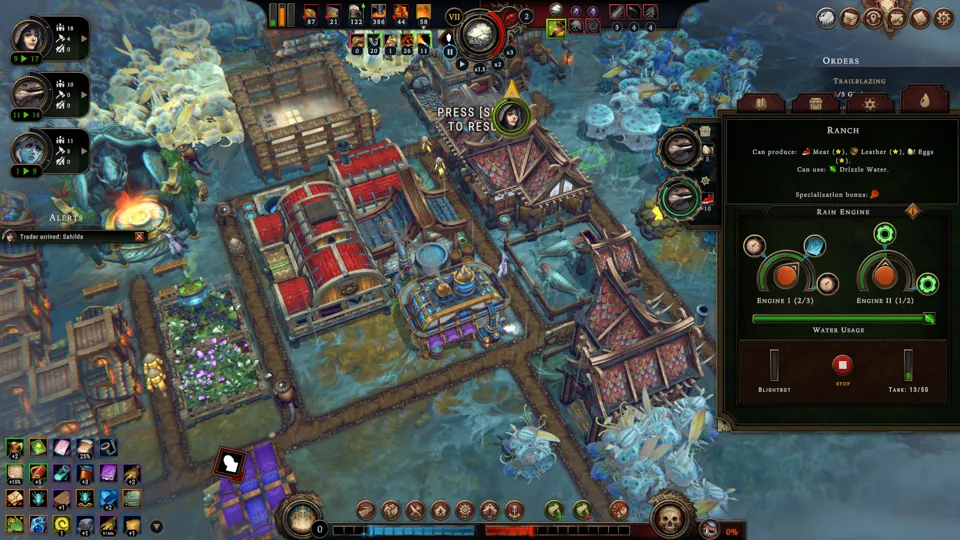Open the crossed tools build category
The width and height of the screenshot is (960, 540).
(416, 511)
